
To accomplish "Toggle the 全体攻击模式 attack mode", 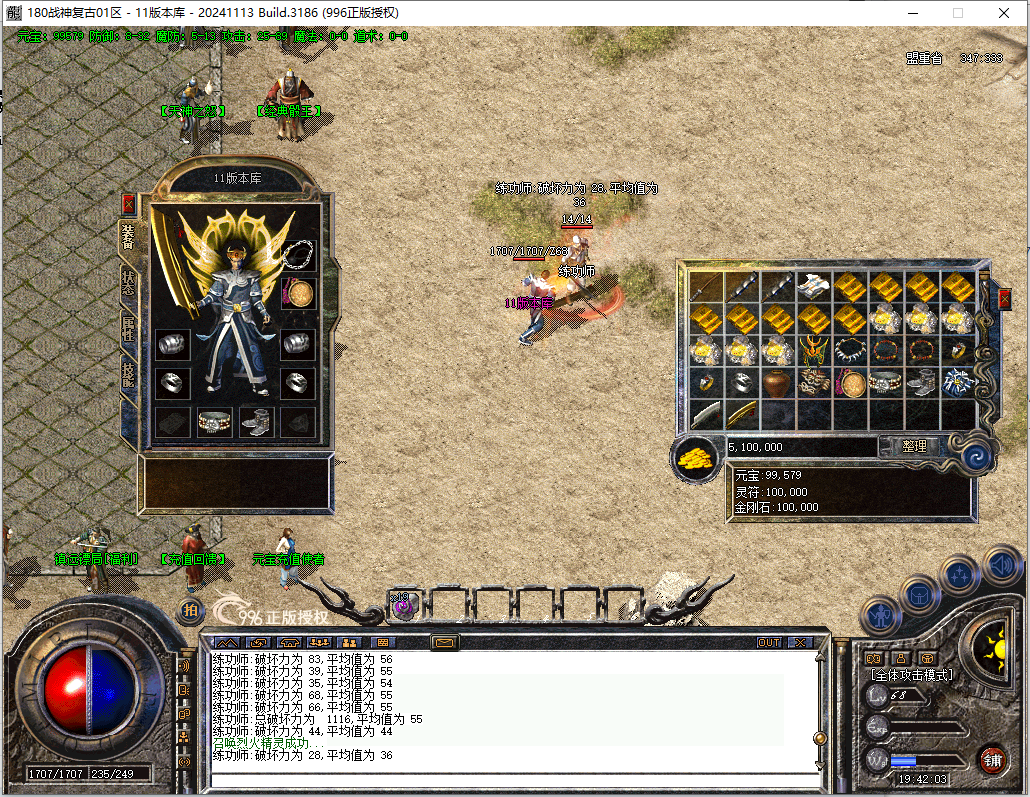I will 910,675.
